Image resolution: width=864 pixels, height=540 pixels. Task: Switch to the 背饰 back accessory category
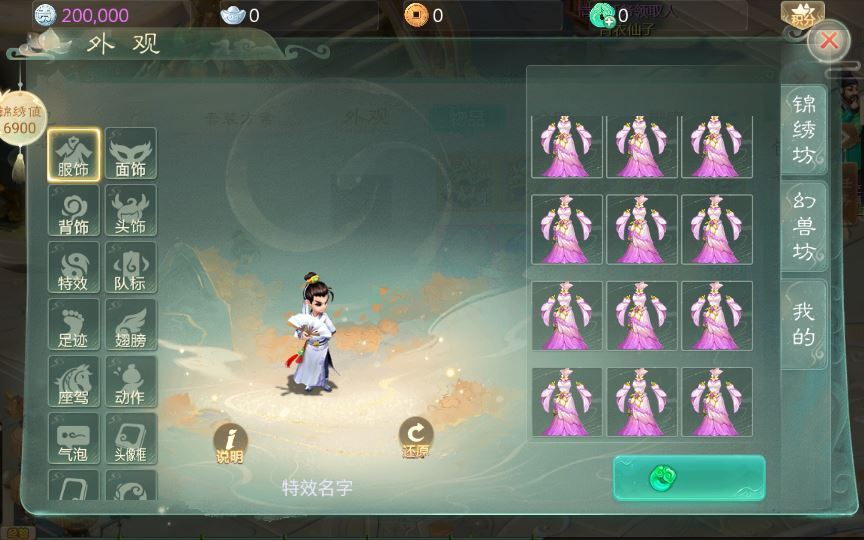point(74,211)
